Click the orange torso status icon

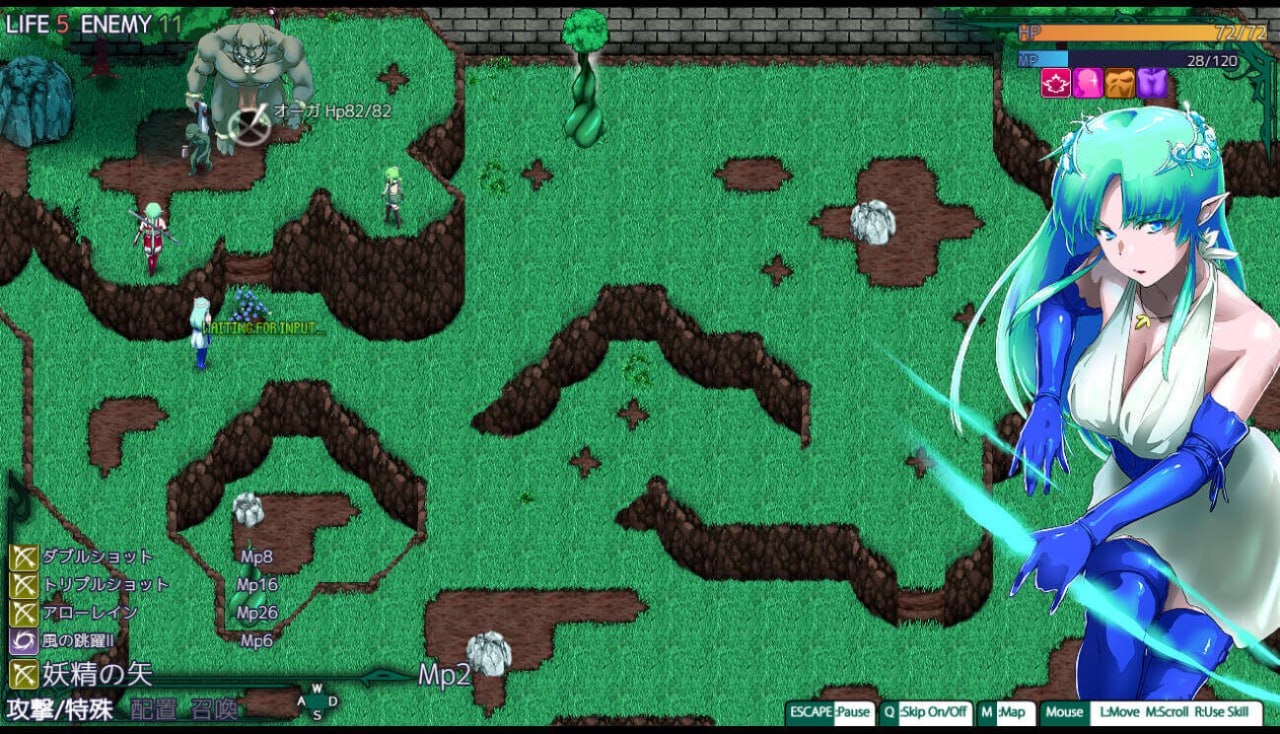[1120, 83]
